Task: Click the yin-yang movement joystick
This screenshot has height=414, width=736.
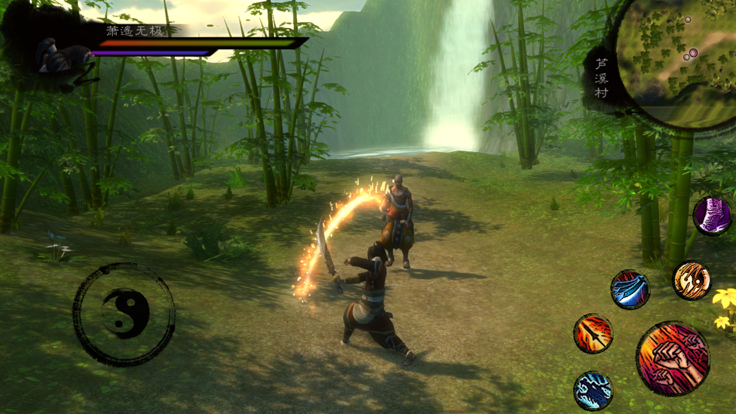Action: tap(124, 314)
